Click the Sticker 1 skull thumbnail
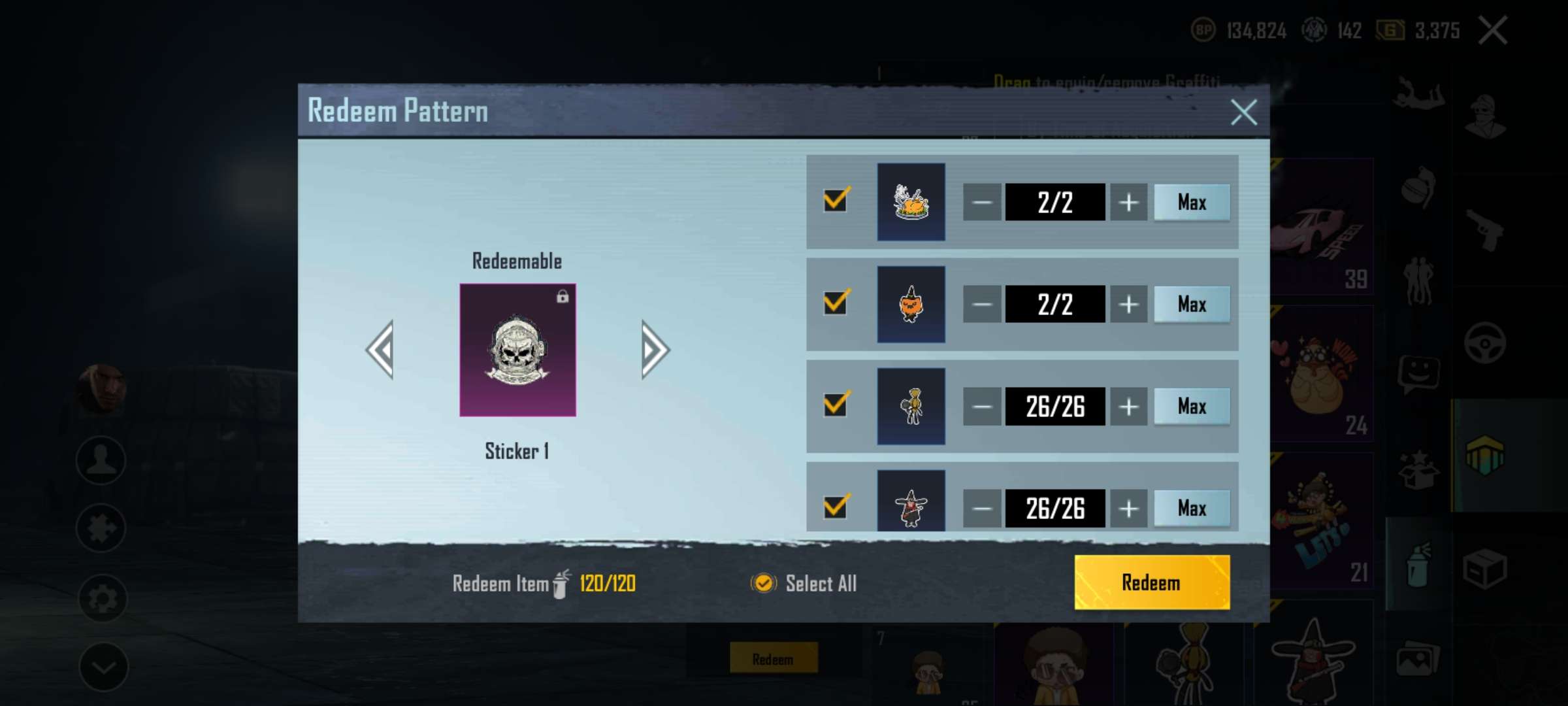The width and height of the screenshot is (1568, 706). 517,350
